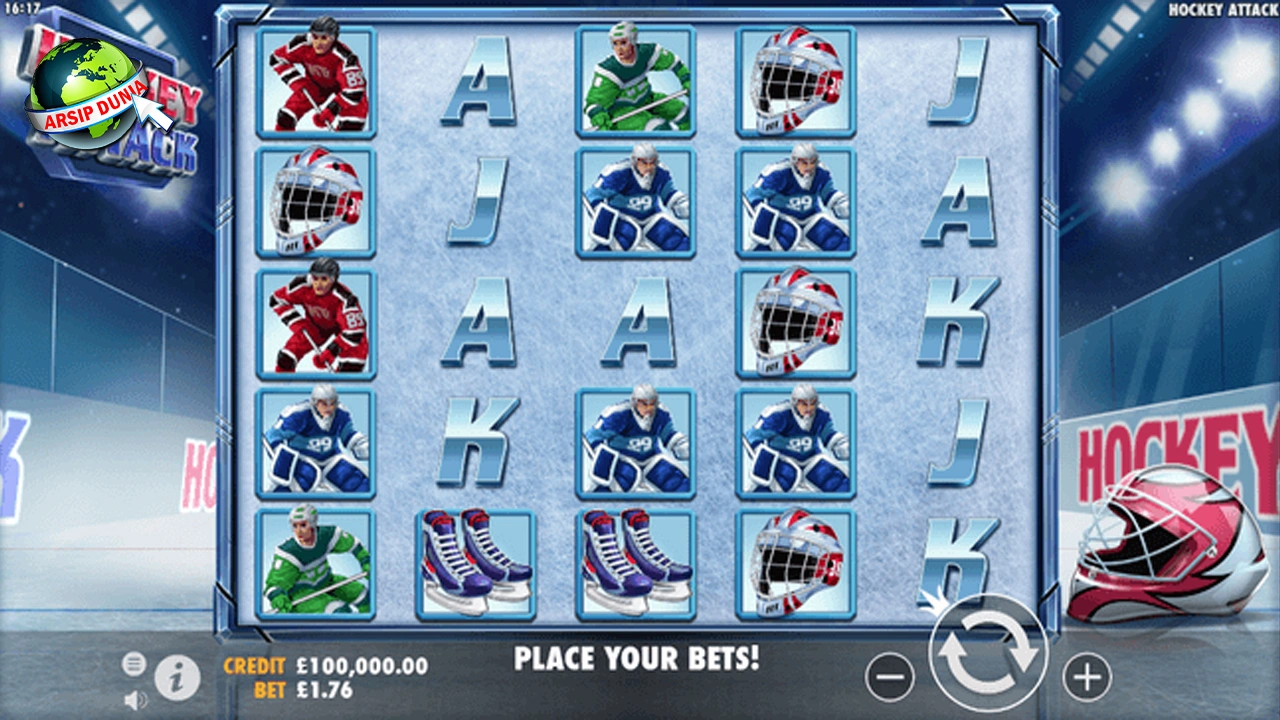Open the game info paytable button

pyautogui.click(x=177, y=679)
